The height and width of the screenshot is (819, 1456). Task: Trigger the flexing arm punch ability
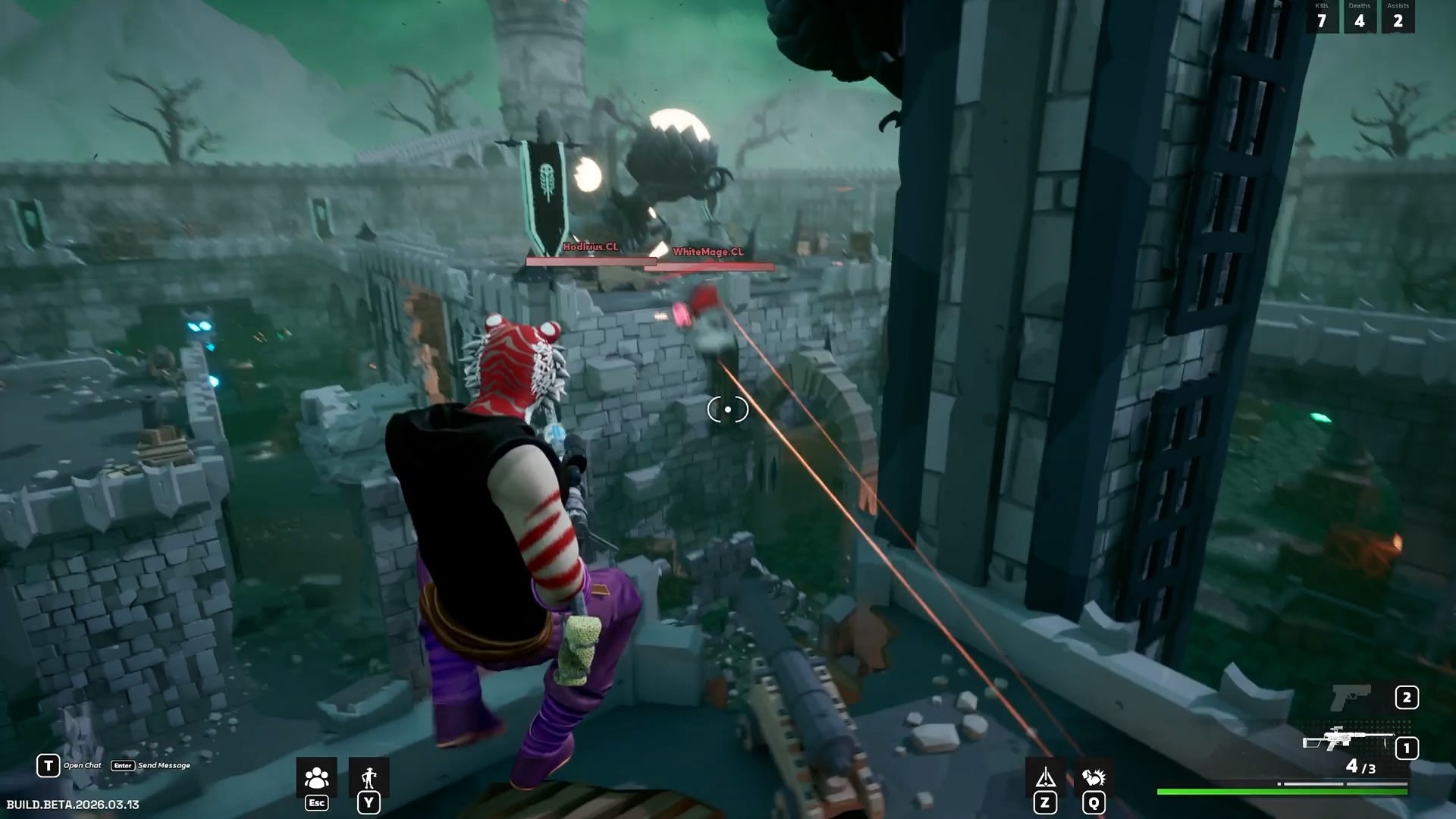pyautogui.click(x=1094, y=778)
